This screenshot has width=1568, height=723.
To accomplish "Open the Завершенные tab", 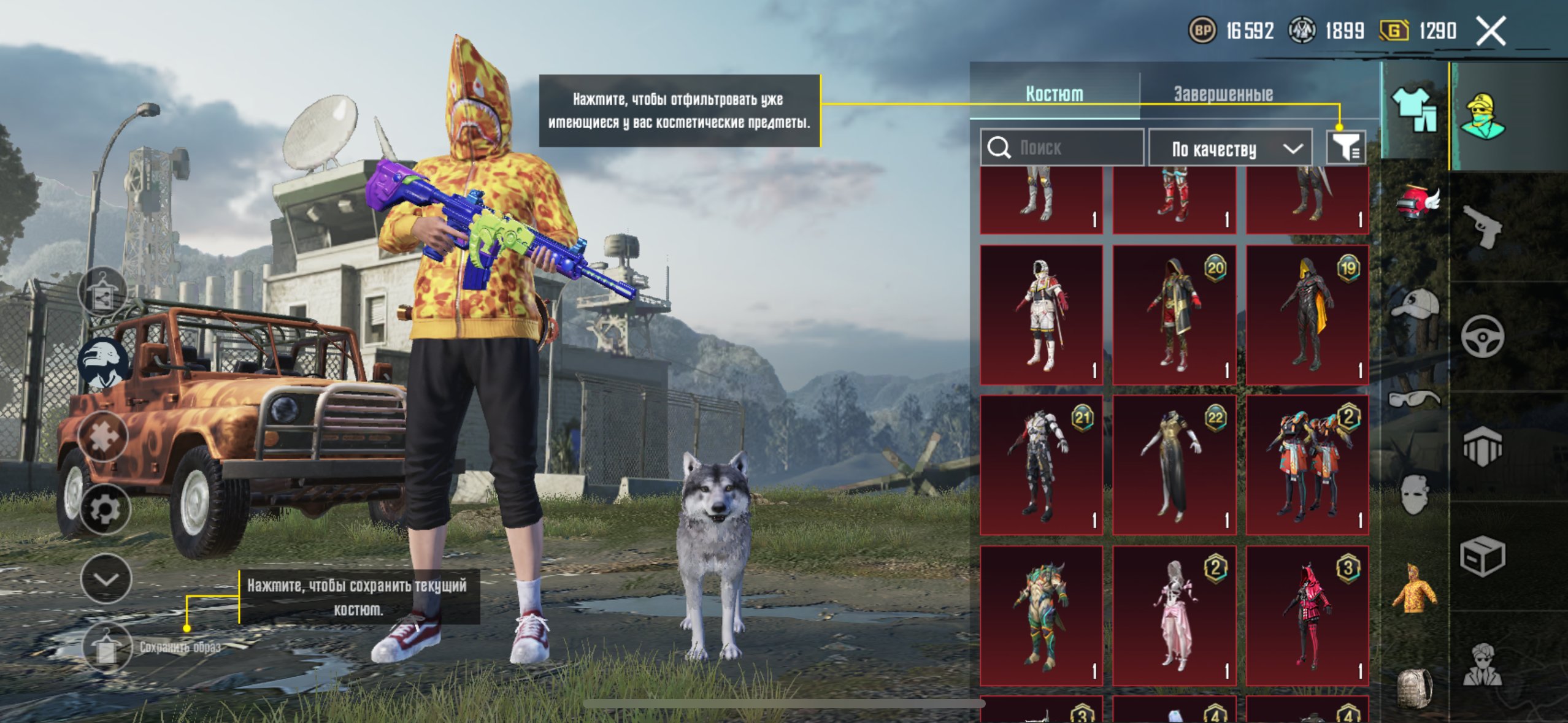I will 1223,94.
